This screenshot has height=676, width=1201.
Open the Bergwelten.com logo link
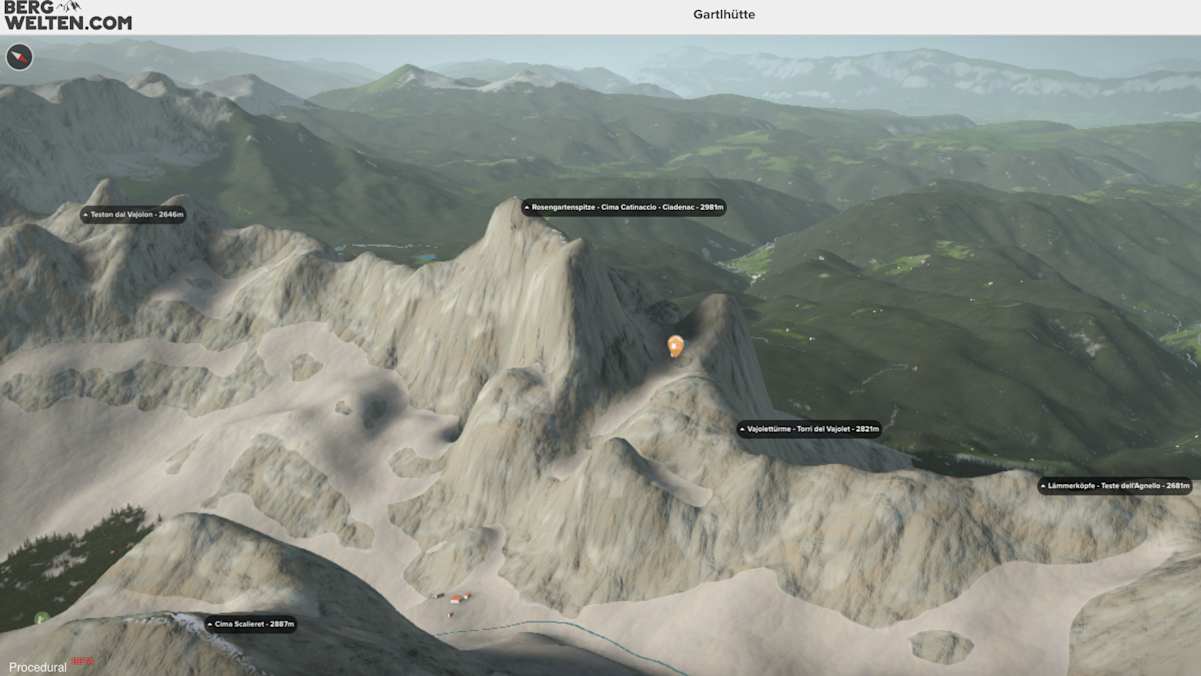(x=67, y=16)
